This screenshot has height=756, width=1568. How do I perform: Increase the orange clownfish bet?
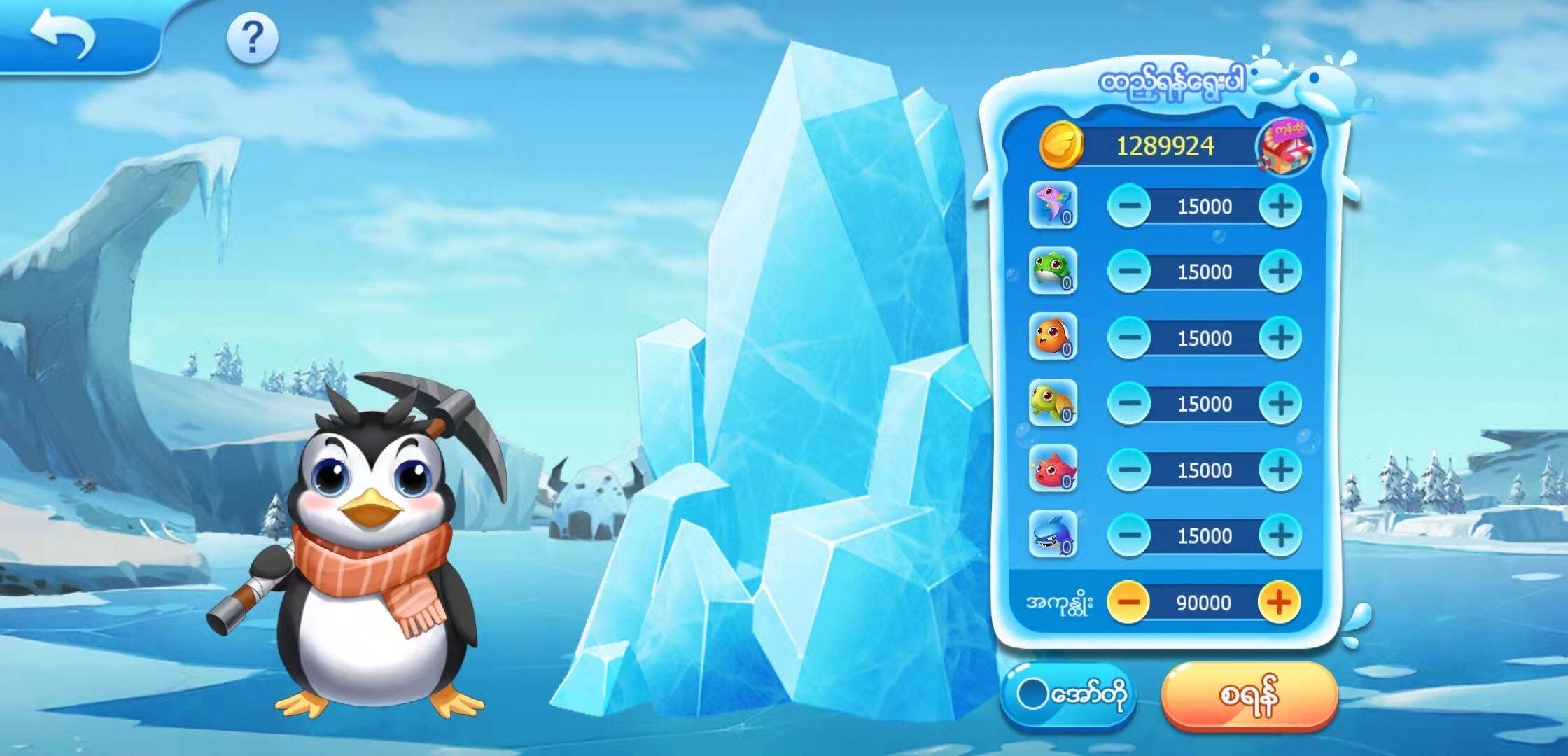pos(1280,337)
